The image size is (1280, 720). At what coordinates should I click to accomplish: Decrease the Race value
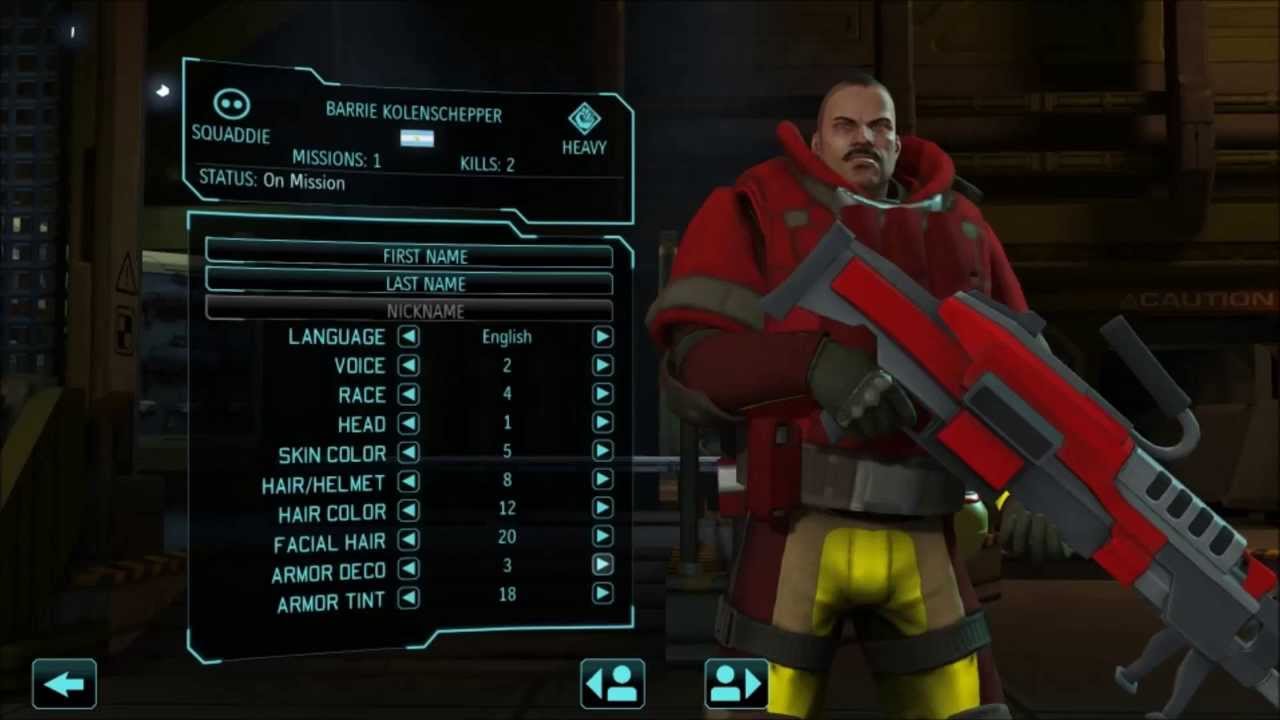(x=408, y=394)
